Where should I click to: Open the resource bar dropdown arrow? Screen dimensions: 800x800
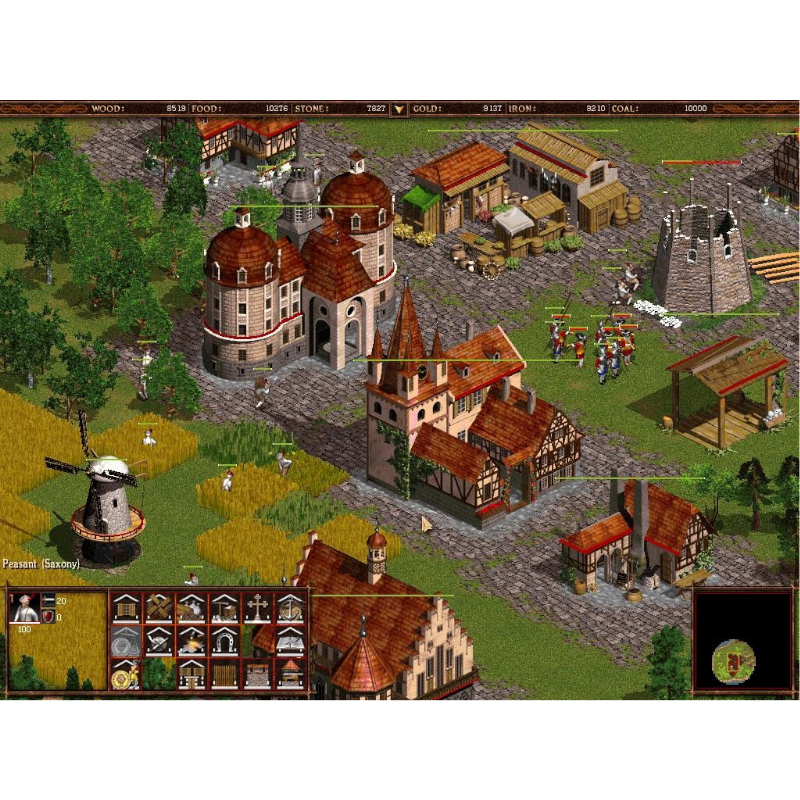(399, 109)
